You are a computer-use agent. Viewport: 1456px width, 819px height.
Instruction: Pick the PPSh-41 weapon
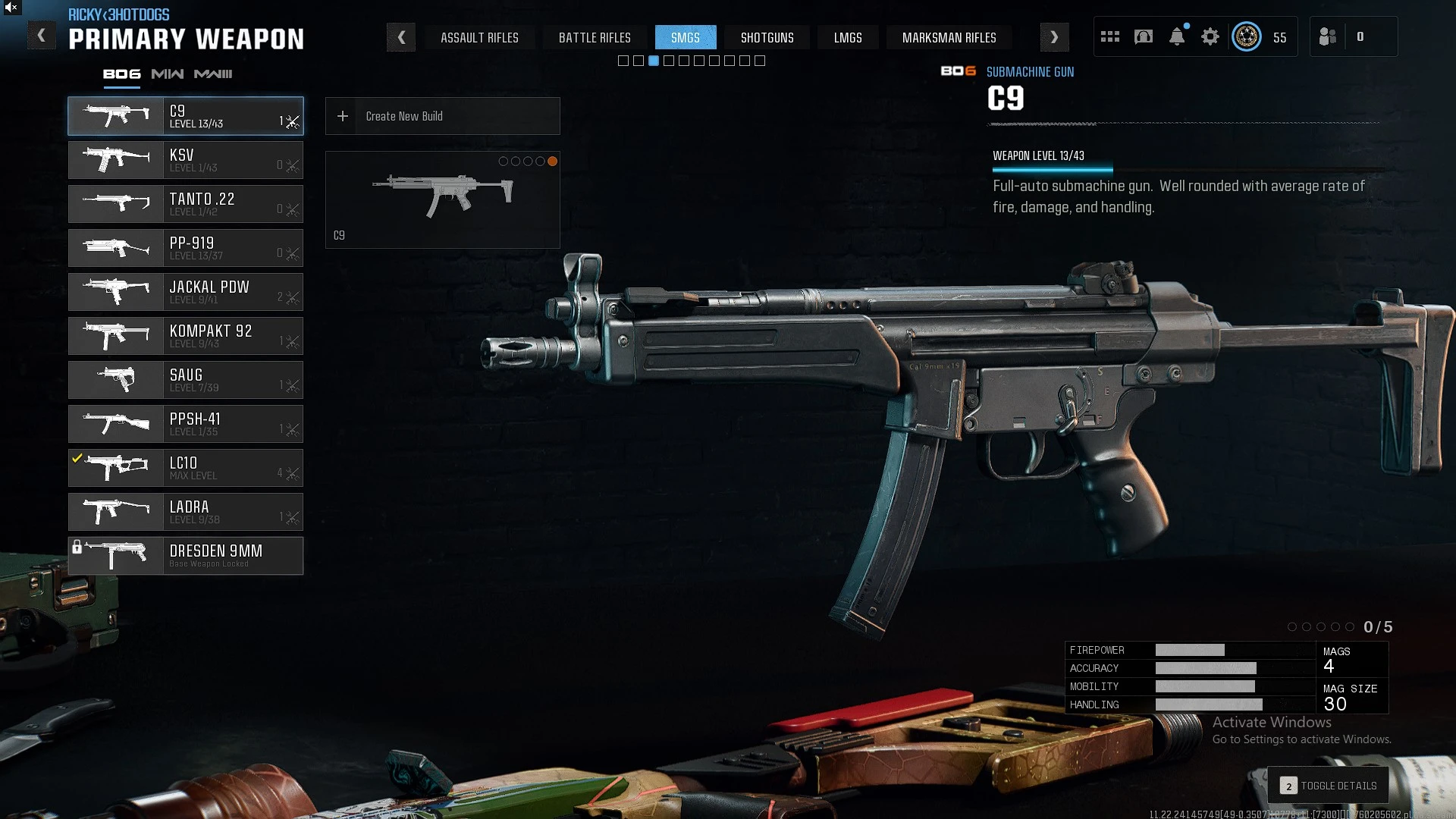(x=186, y=424)
